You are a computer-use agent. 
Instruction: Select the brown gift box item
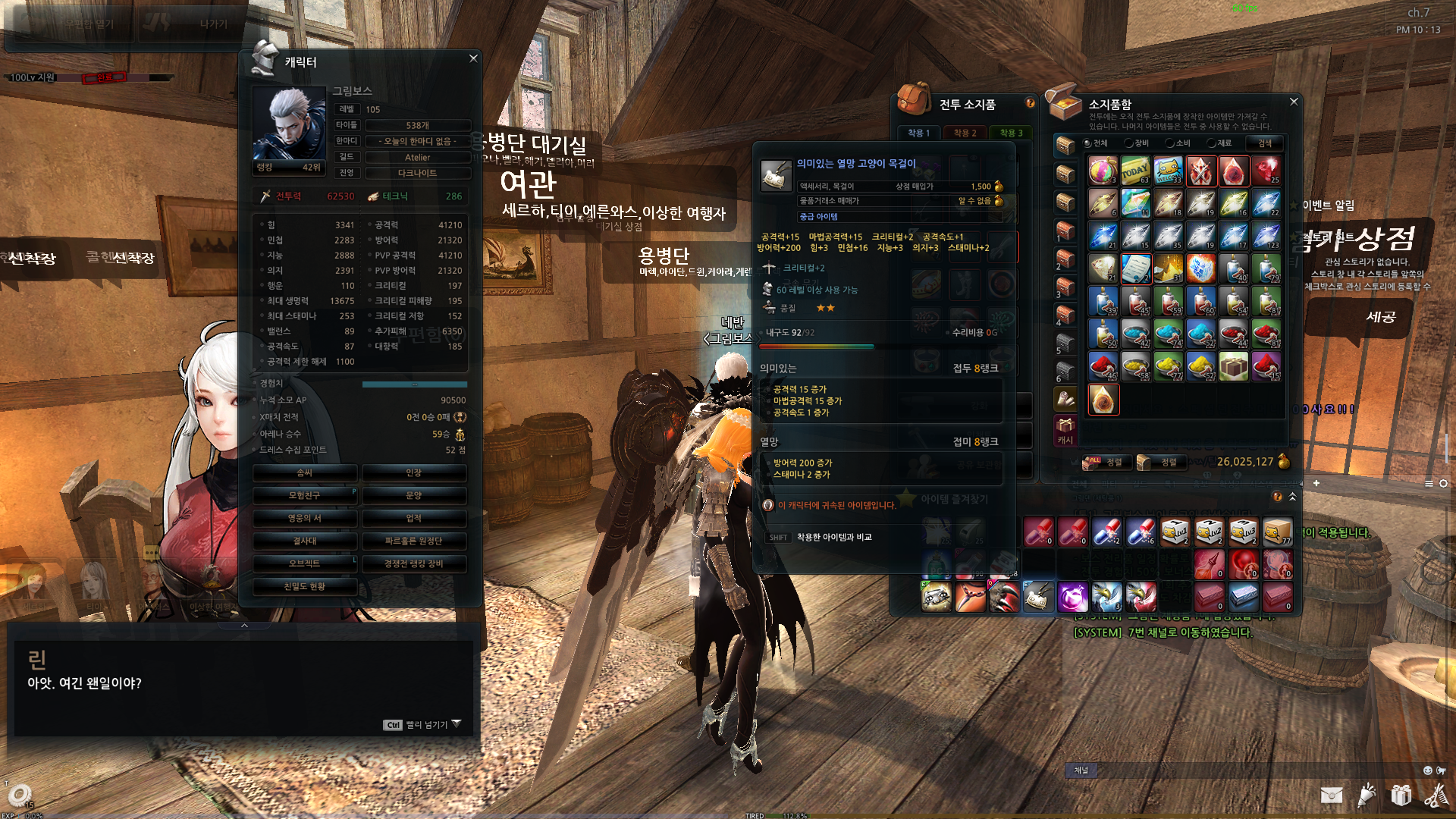[x=1233, y=367]
